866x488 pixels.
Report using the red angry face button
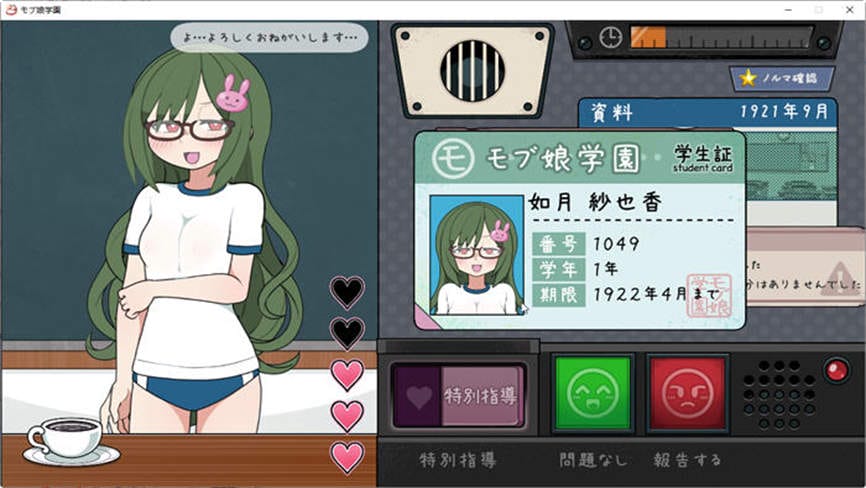click(x=687, y=394)
